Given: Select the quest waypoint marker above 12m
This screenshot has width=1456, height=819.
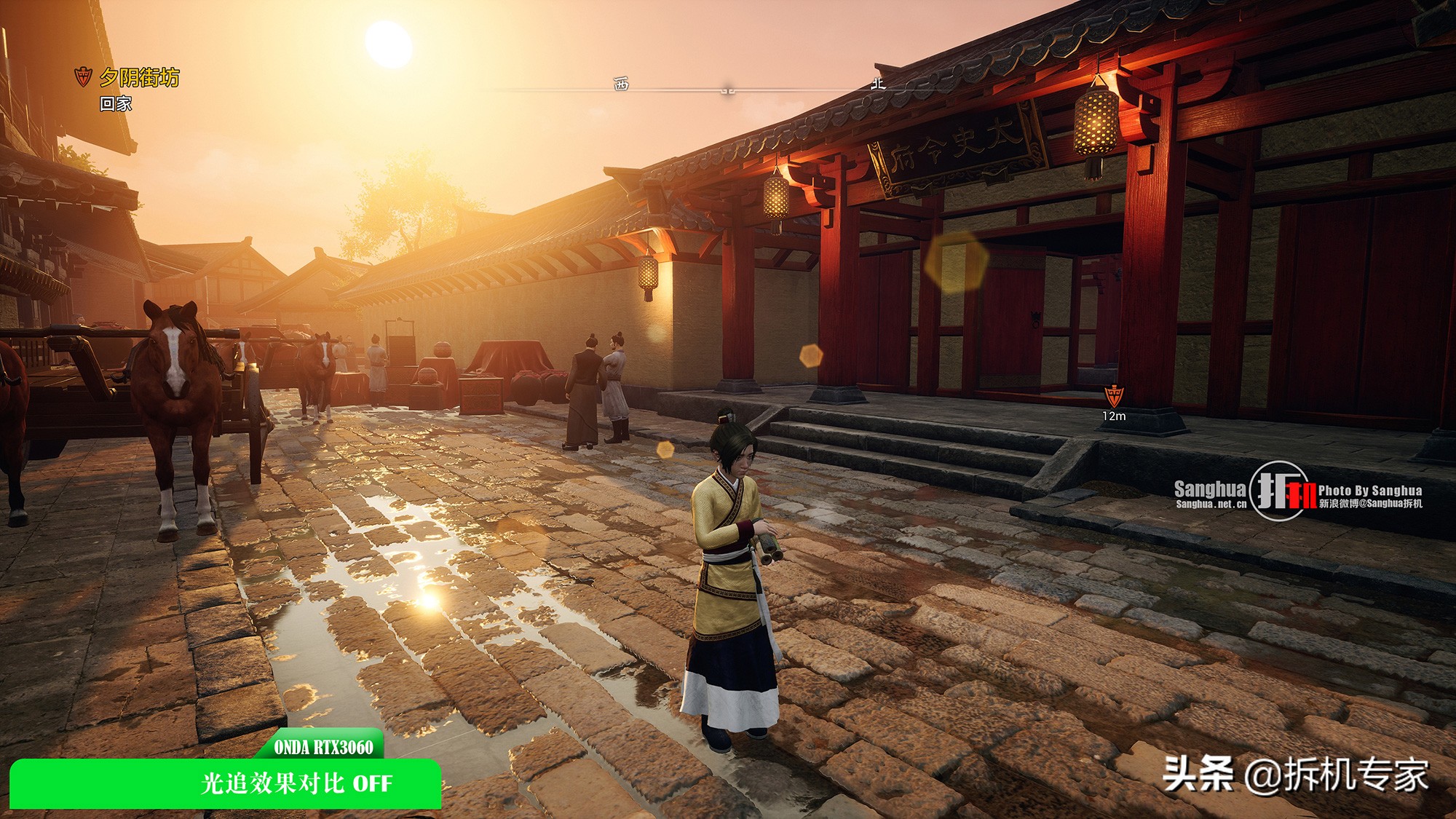Looking at the screenshot, I should pos(1114,396).
